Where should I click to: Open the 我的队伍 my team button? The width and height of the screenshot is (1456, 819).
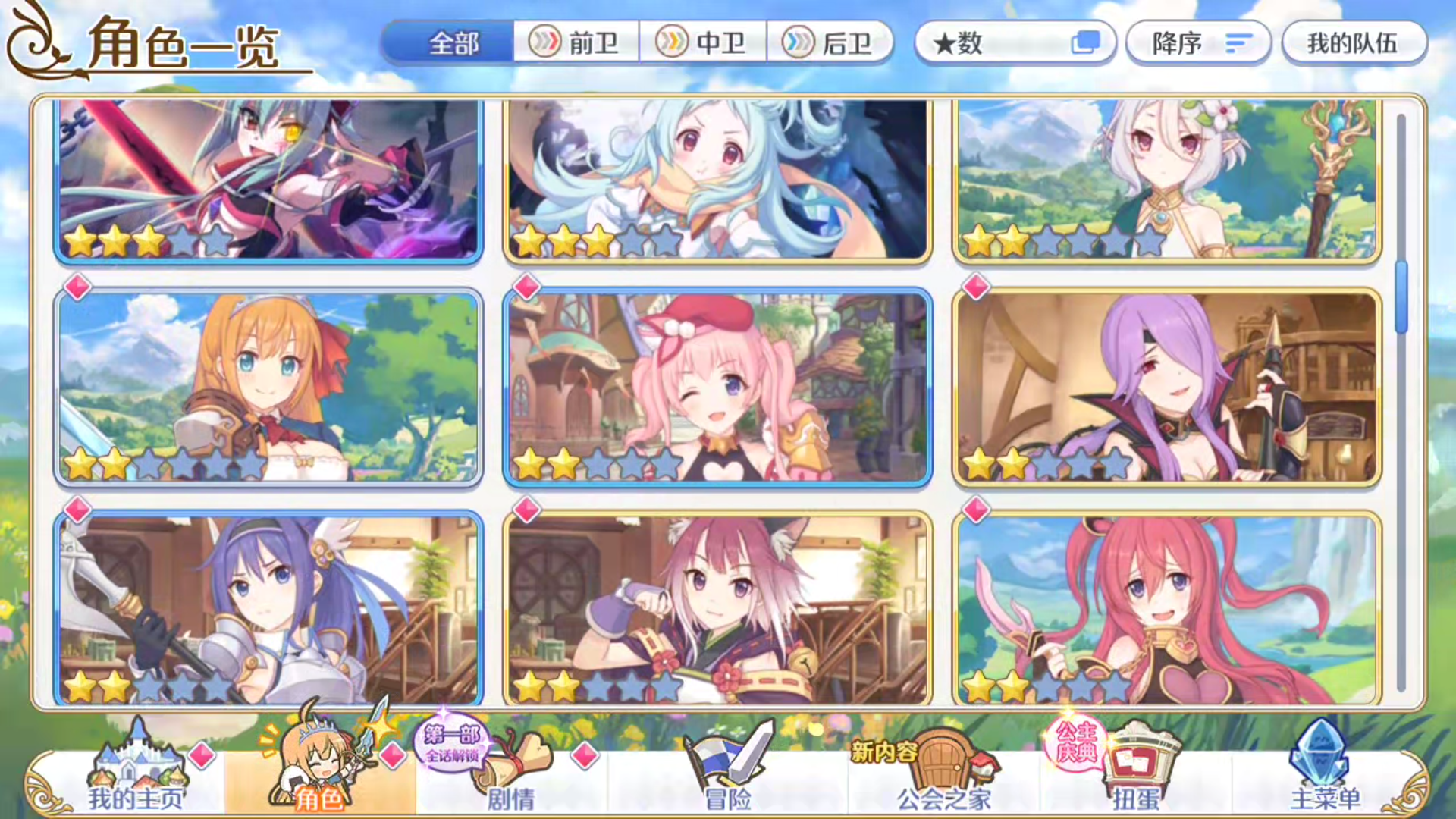coord(1354,43)
